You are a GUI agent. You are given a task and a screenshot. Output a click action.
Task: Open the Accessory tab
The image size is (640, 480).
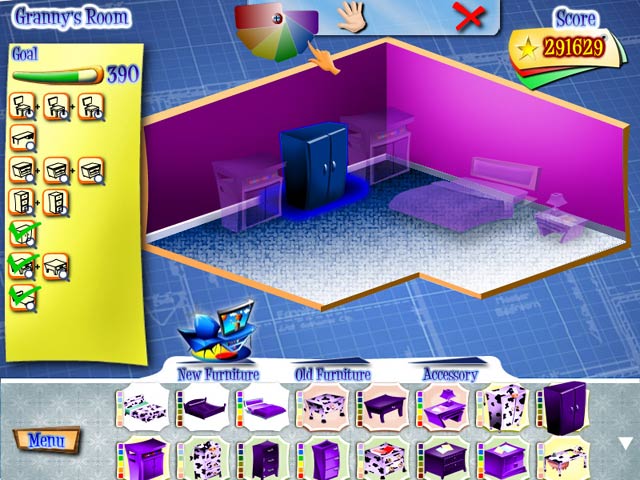tap(450, 374)
